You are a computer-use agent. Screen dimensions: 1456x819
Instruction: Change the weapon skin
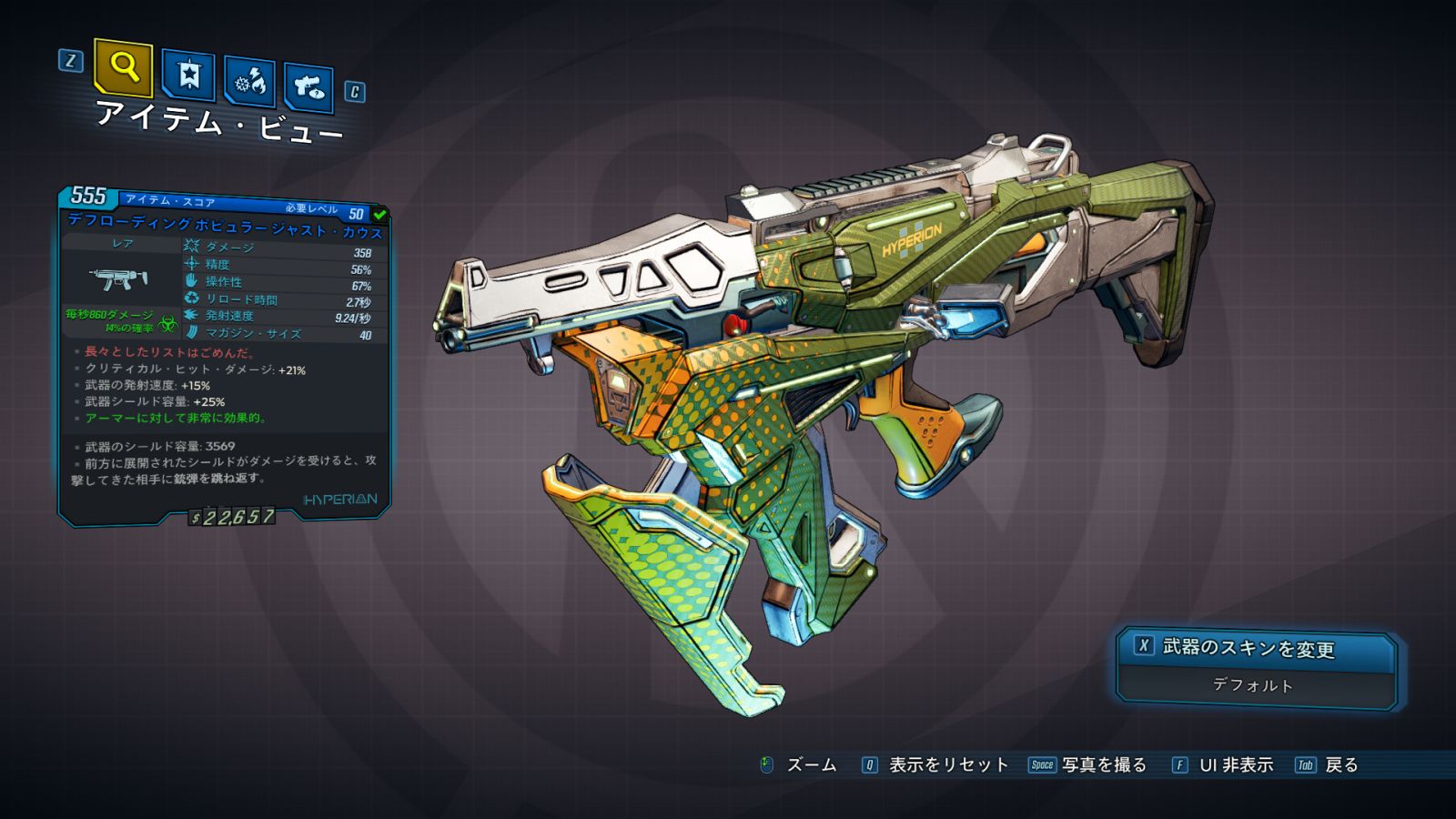coord(1255,648)
